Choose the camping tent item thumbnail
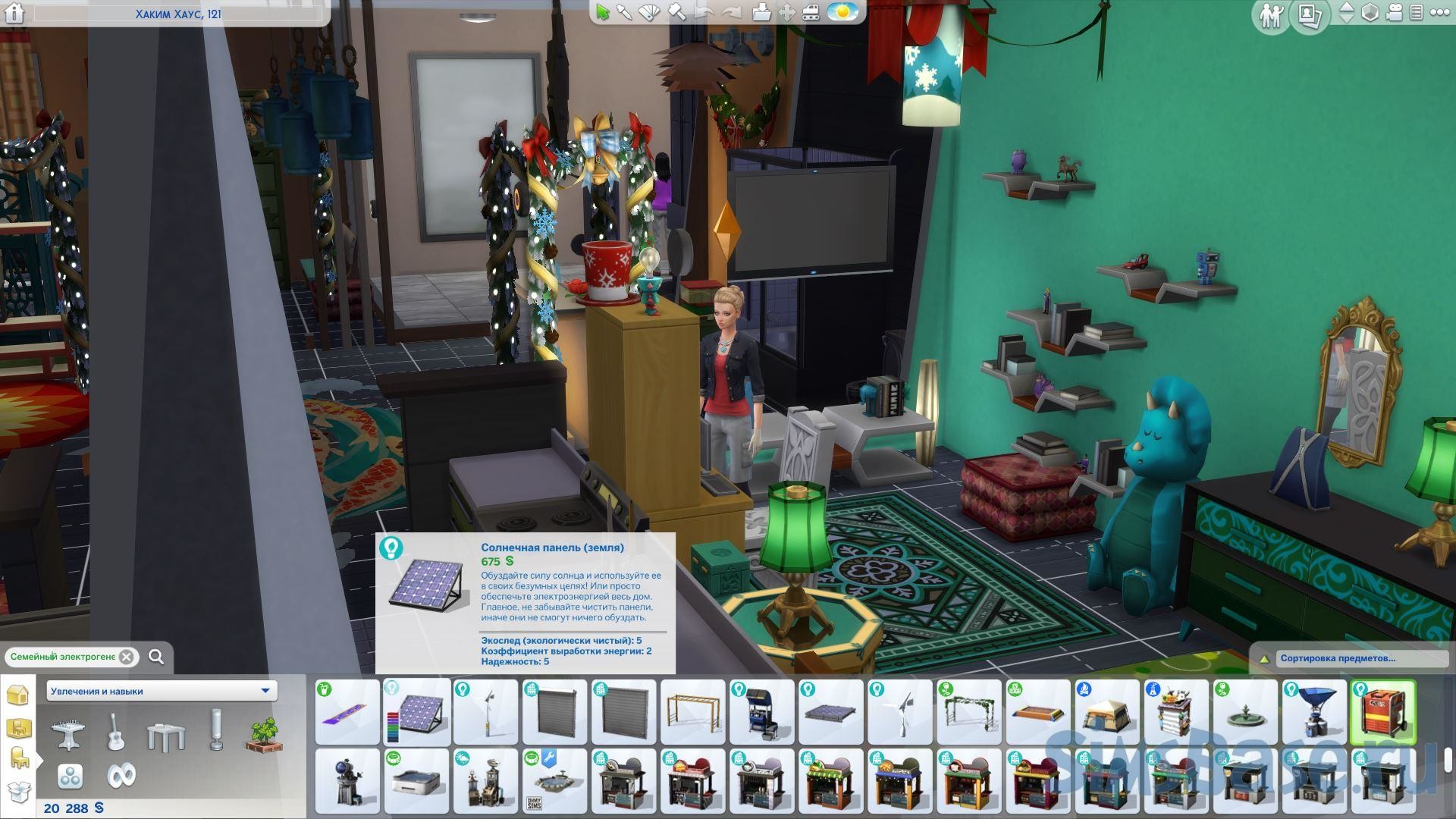The image size is (1456, 819). coord(1106,712)
